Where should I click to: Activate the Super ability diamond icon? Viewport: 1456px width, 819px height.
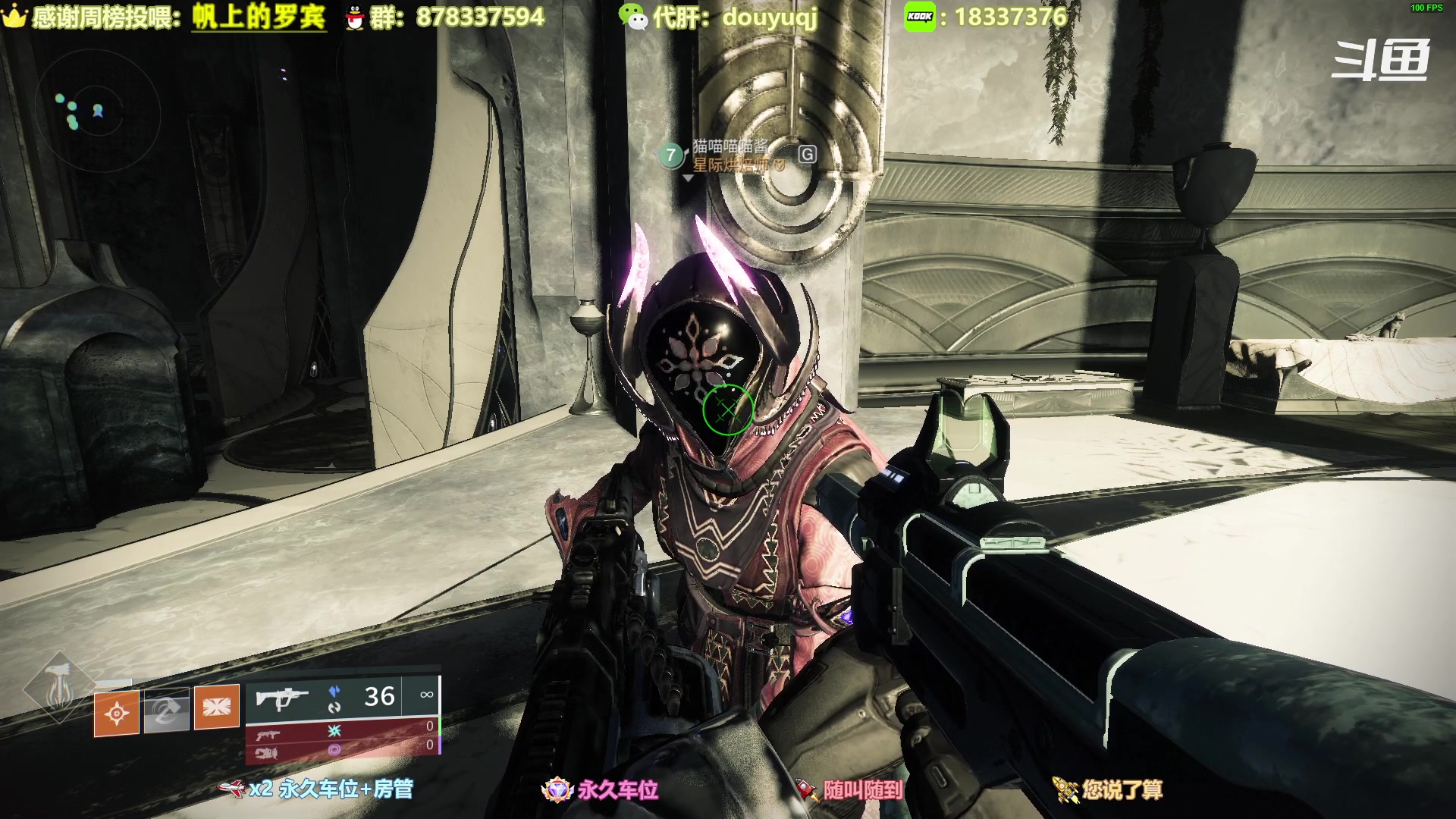click(58, 689)
